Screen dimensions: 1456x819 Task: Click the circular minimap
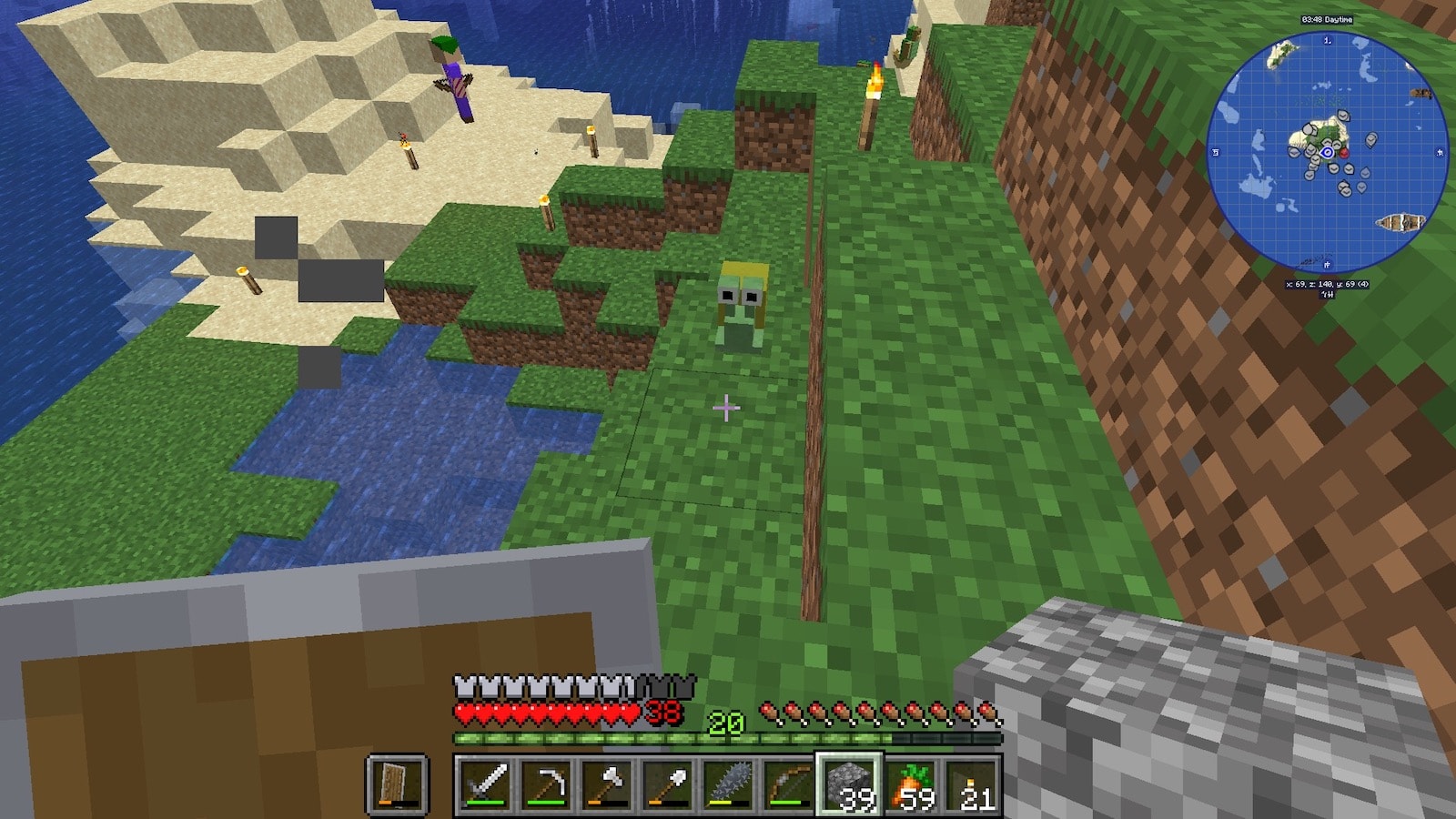(1327, 153)
